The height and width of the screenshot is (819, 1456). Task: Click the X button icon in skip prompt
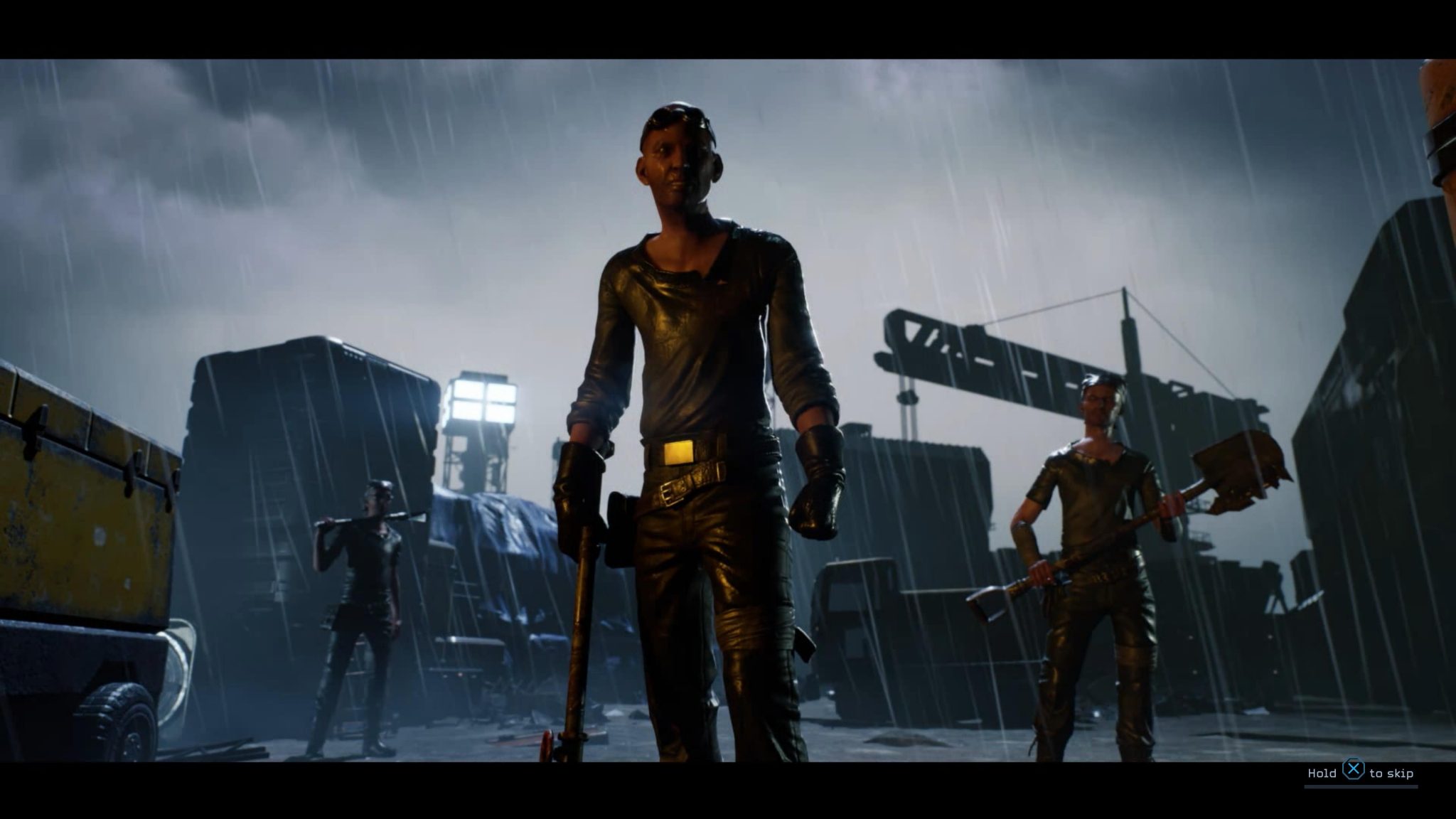(1354, 769)
